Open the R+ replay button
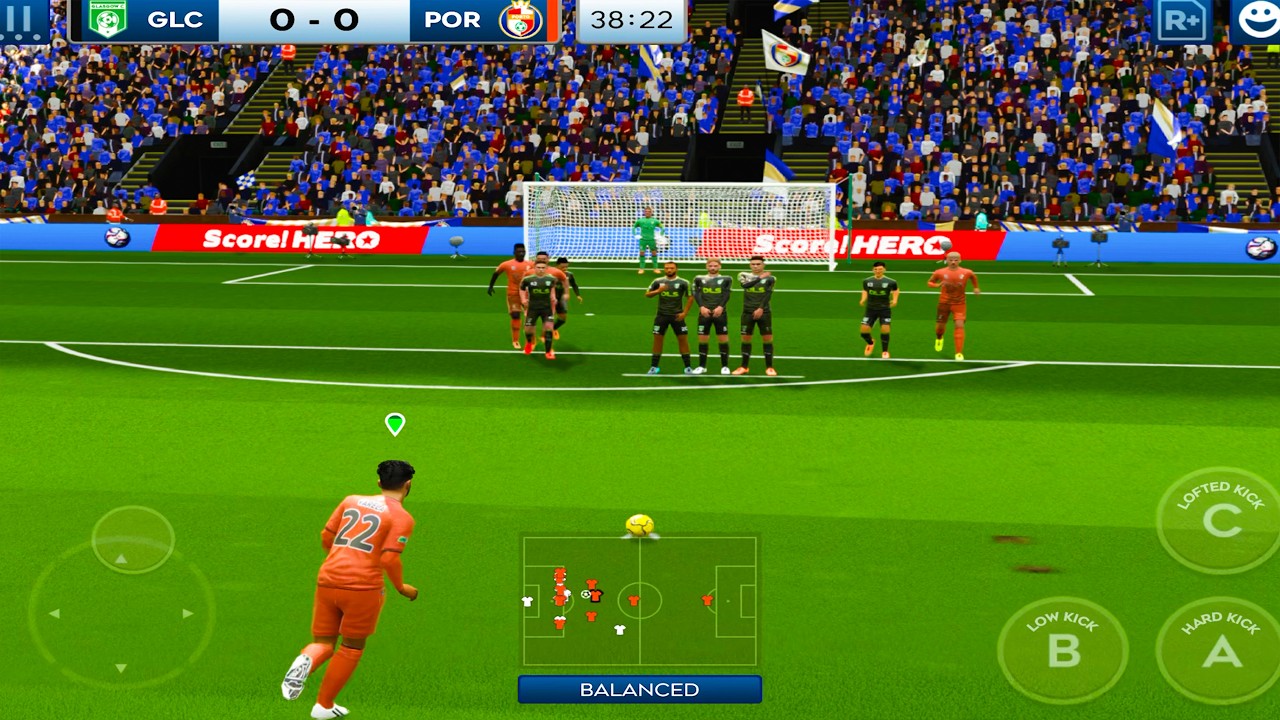 (1183, 20)
